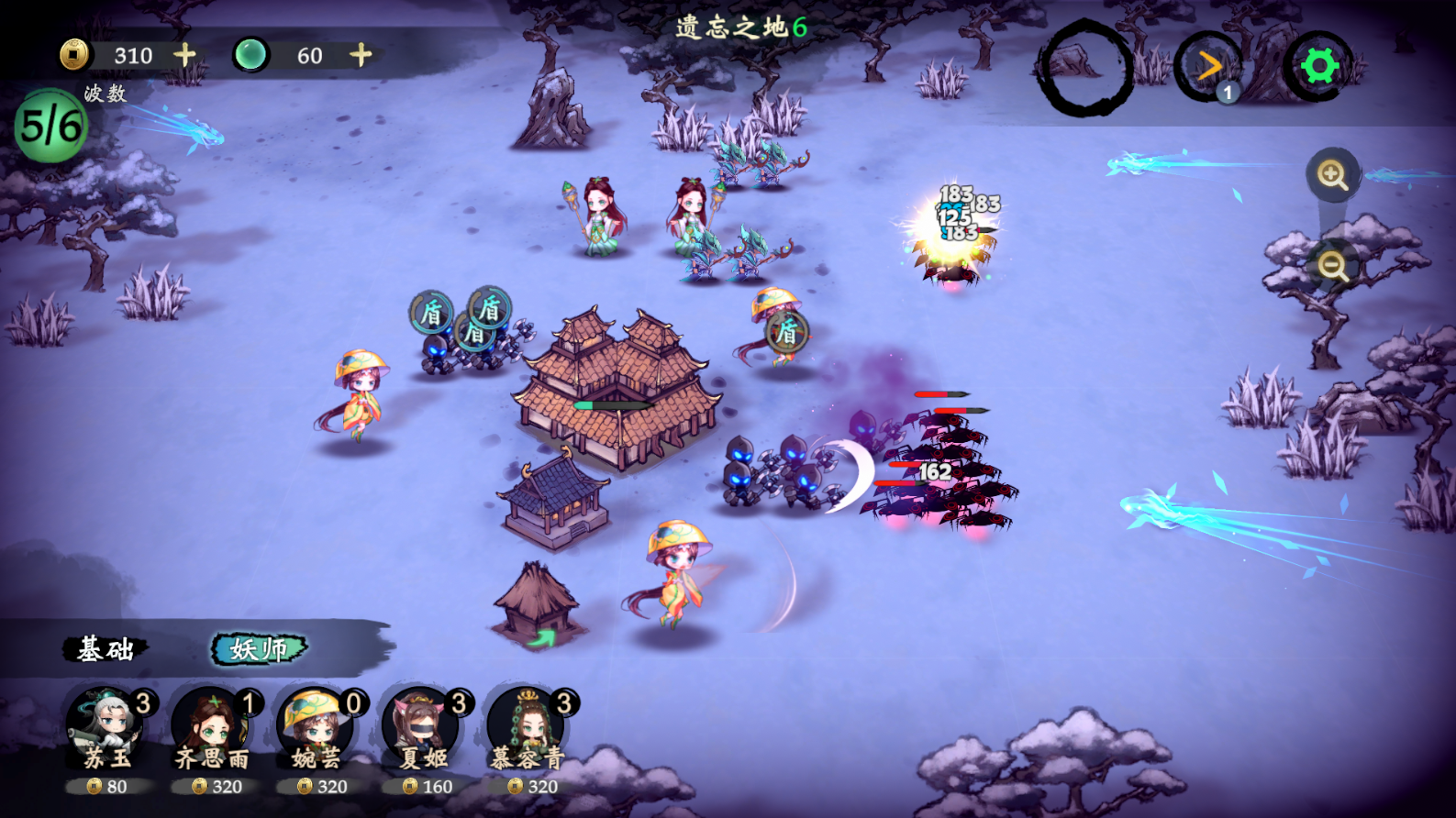Switch to the 基础 tab
Screen dimensions: 1456x818
pyautogui.click(x=106, y=649)
